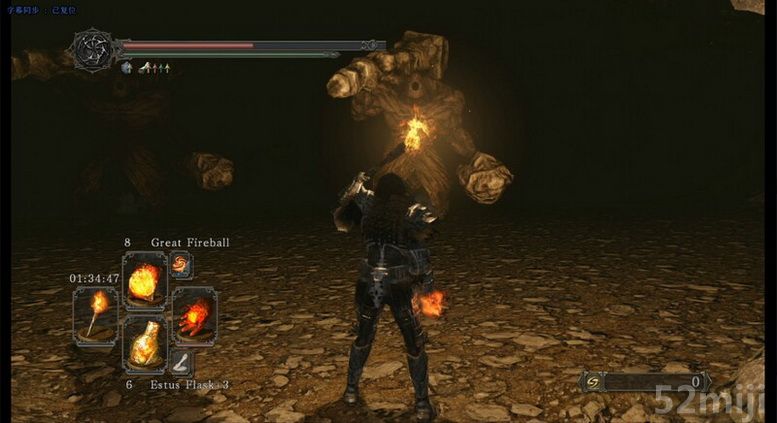Select the Great Fireball spell slot
777x423 pixels.
click(144, 280)
